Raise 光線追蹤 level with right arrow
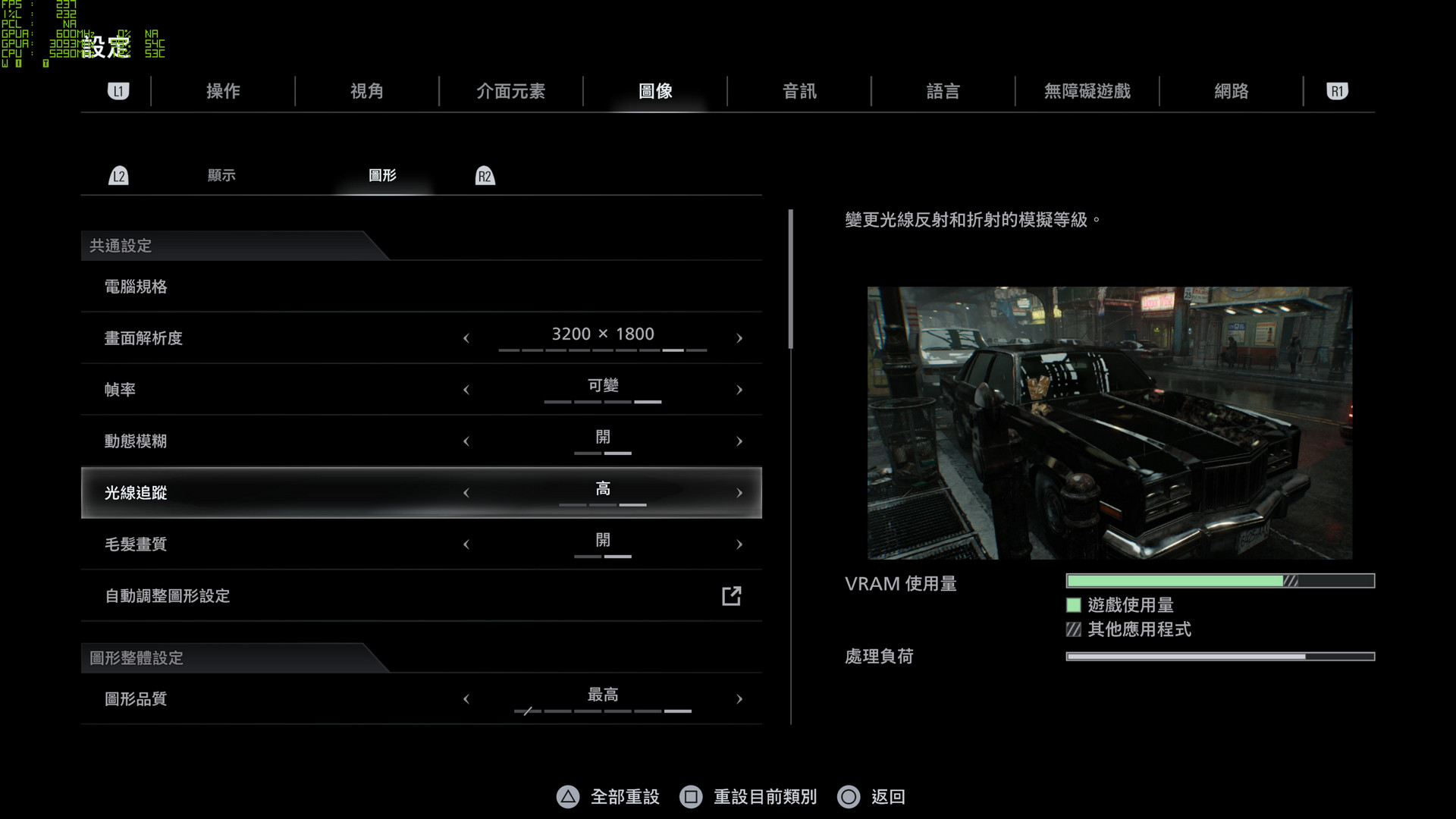Screen dimensions: 1456x819 point(739,493)
